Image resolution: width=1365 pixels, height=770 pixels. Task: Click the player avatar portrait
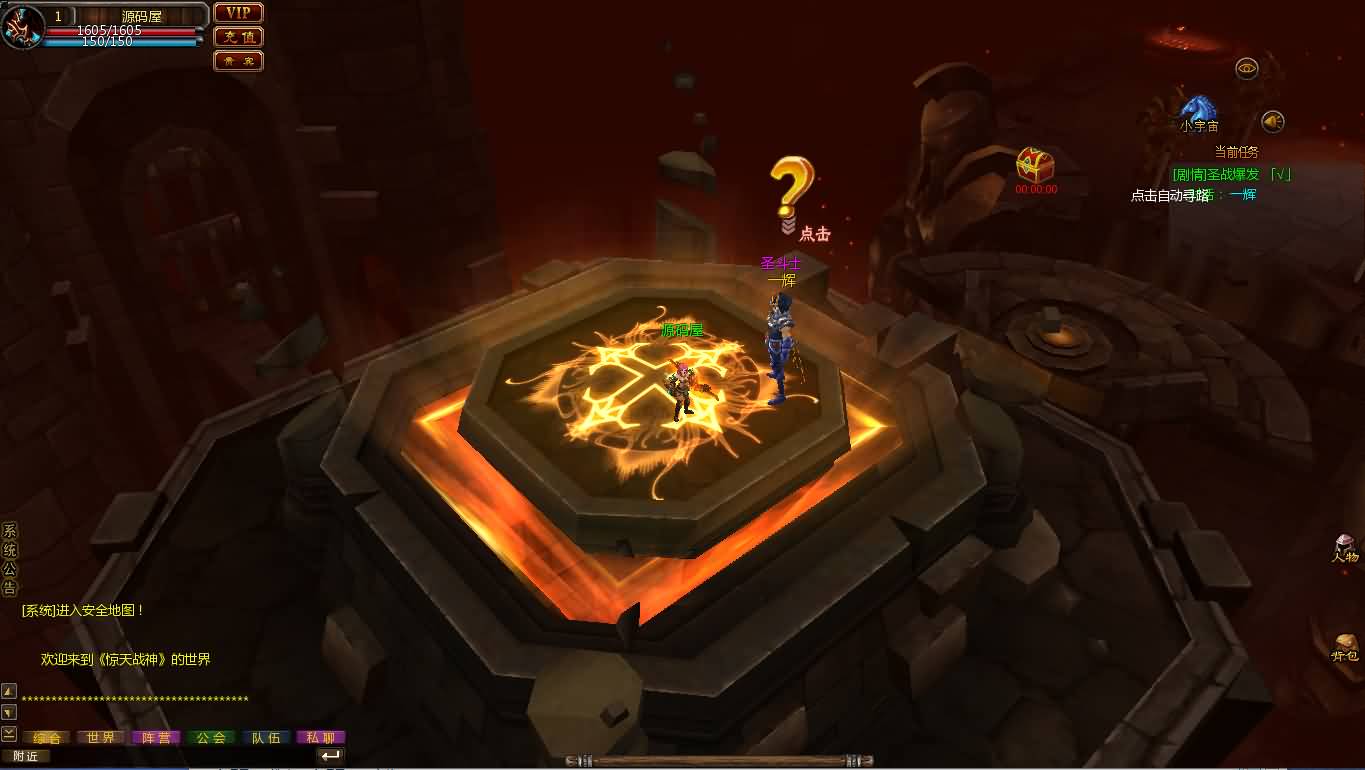[22, 25]
